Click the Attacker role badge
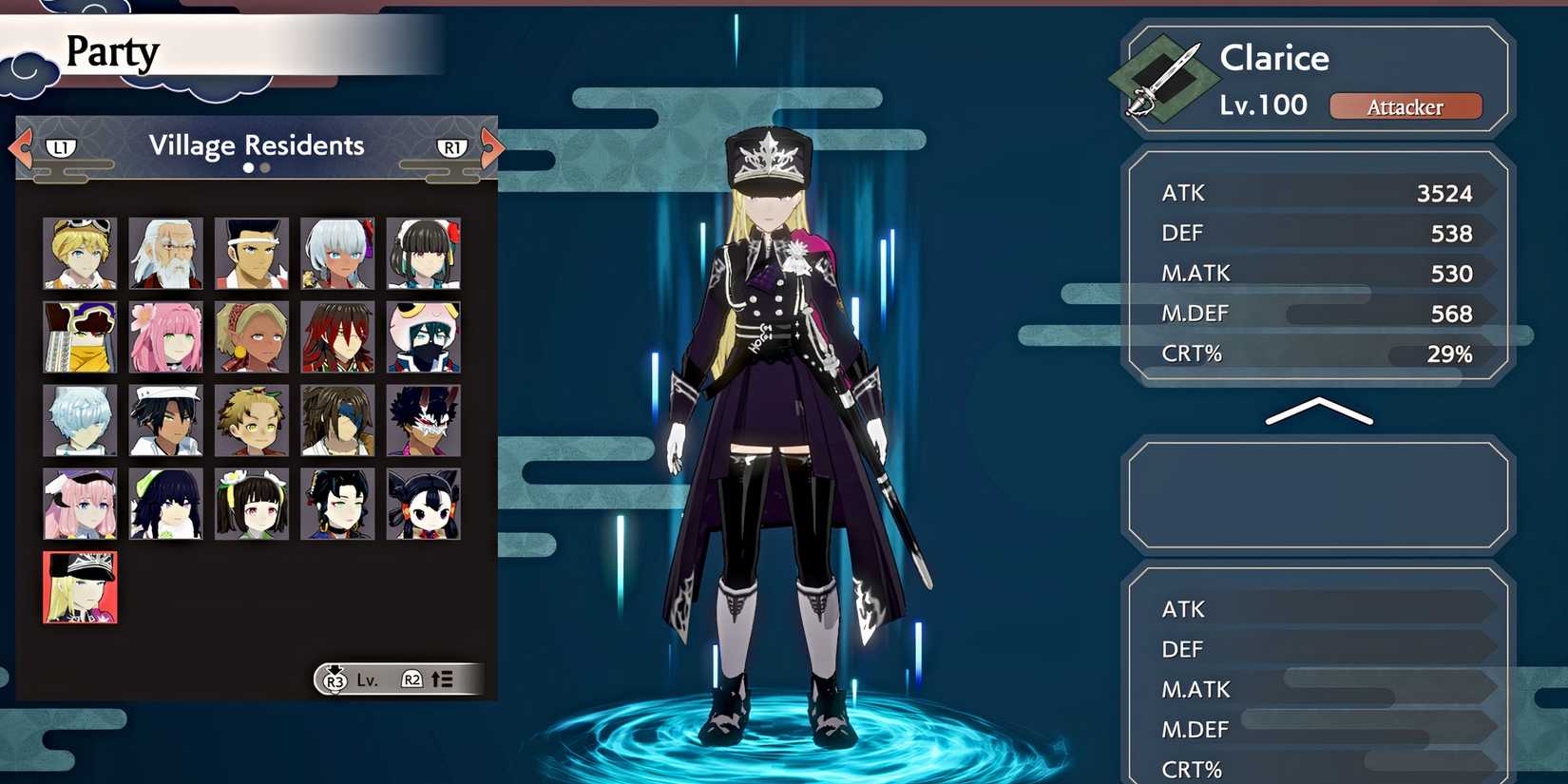 pyautogui.click(x=1406, y=106)
